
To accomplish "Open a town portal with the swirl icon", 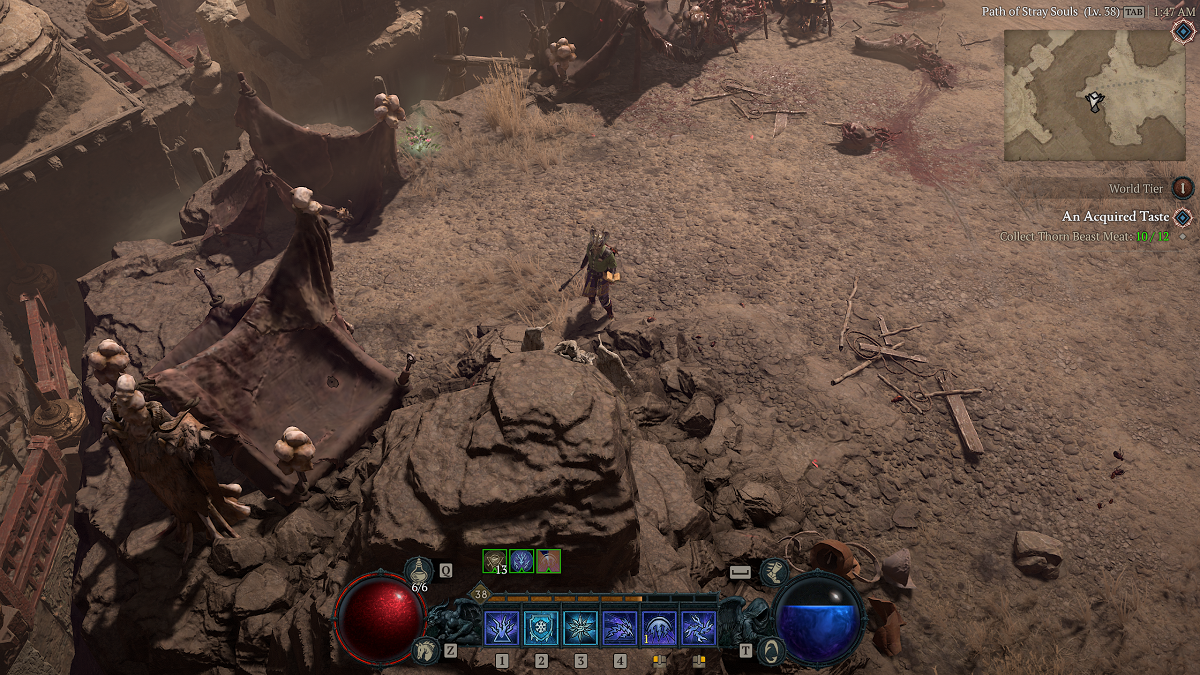I will (x=773, y=651).
